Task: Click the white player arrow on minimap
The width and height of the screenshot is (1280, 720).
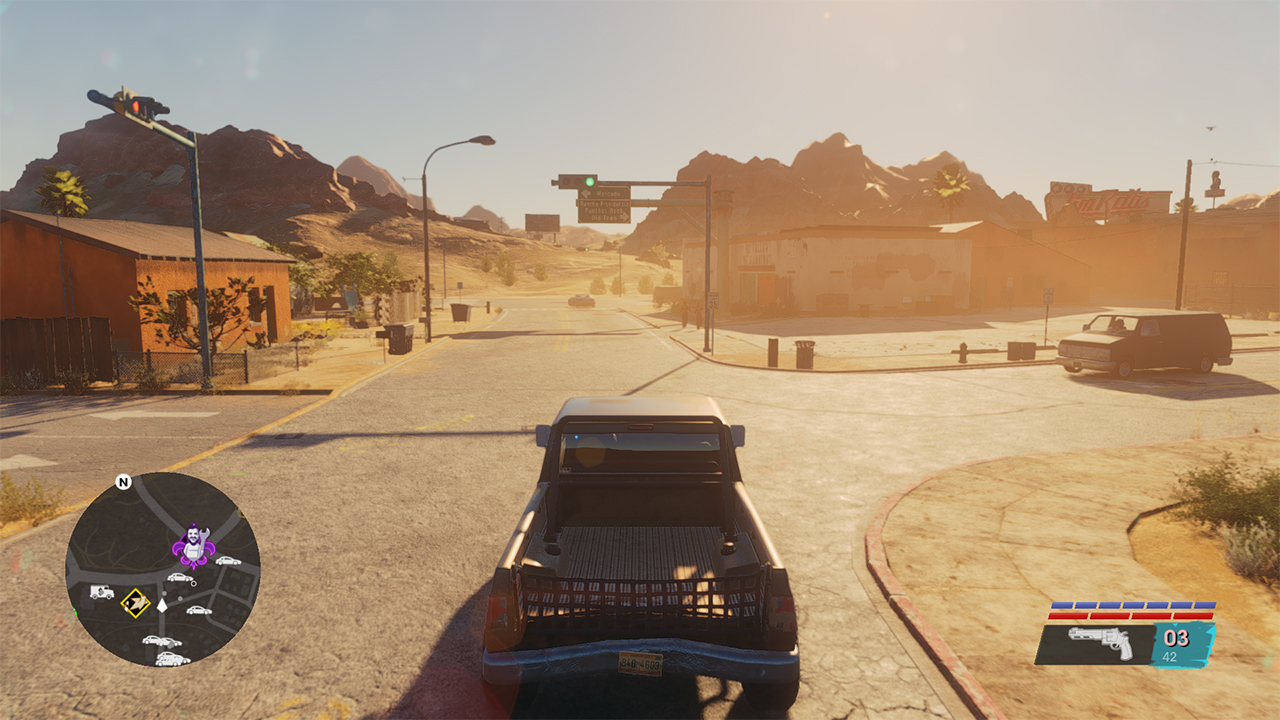Action: (x=162, y=605)
